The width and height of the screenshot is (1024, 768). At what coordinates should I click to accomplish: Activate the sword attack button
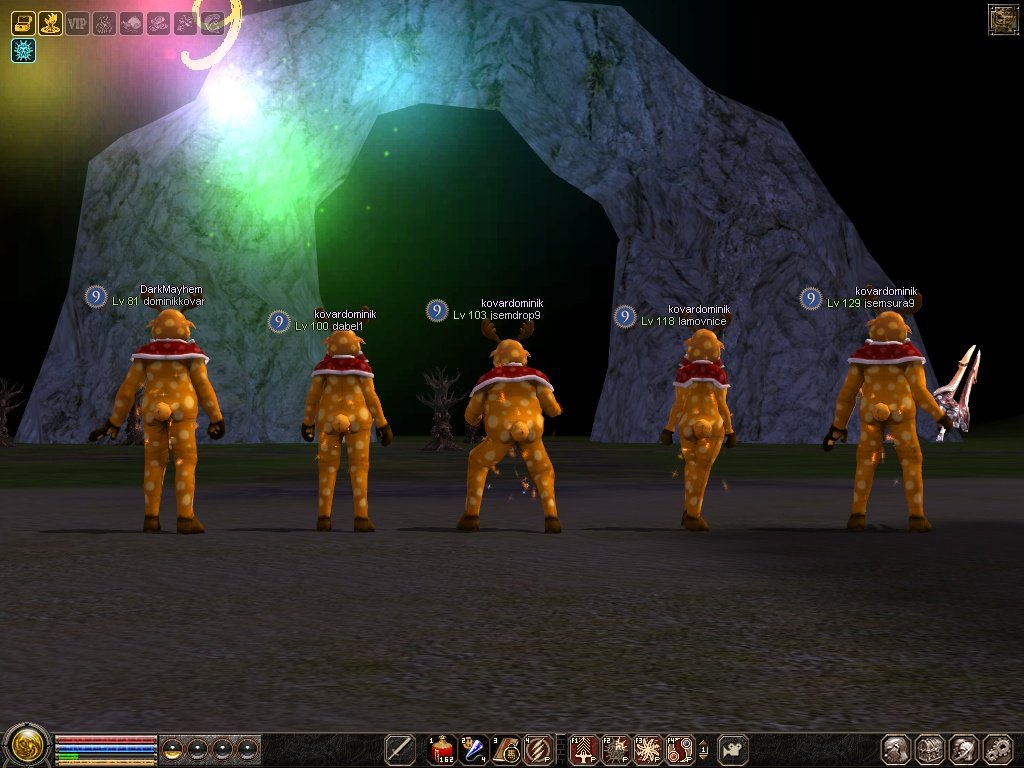pyautogui.click(x=400, y=749)
